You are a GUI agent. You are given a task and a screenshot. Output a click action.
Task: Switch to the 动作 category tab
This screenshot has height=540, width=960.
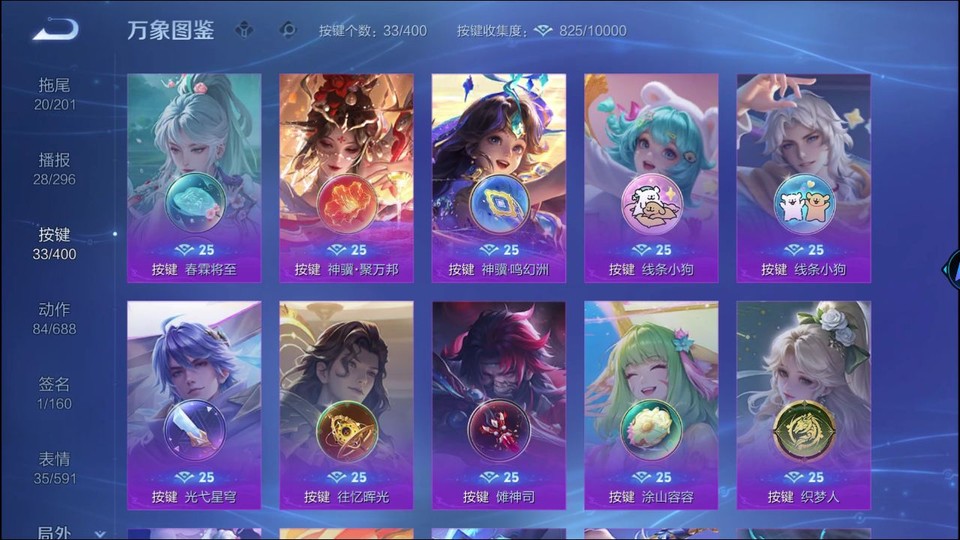tap(55, 318)
